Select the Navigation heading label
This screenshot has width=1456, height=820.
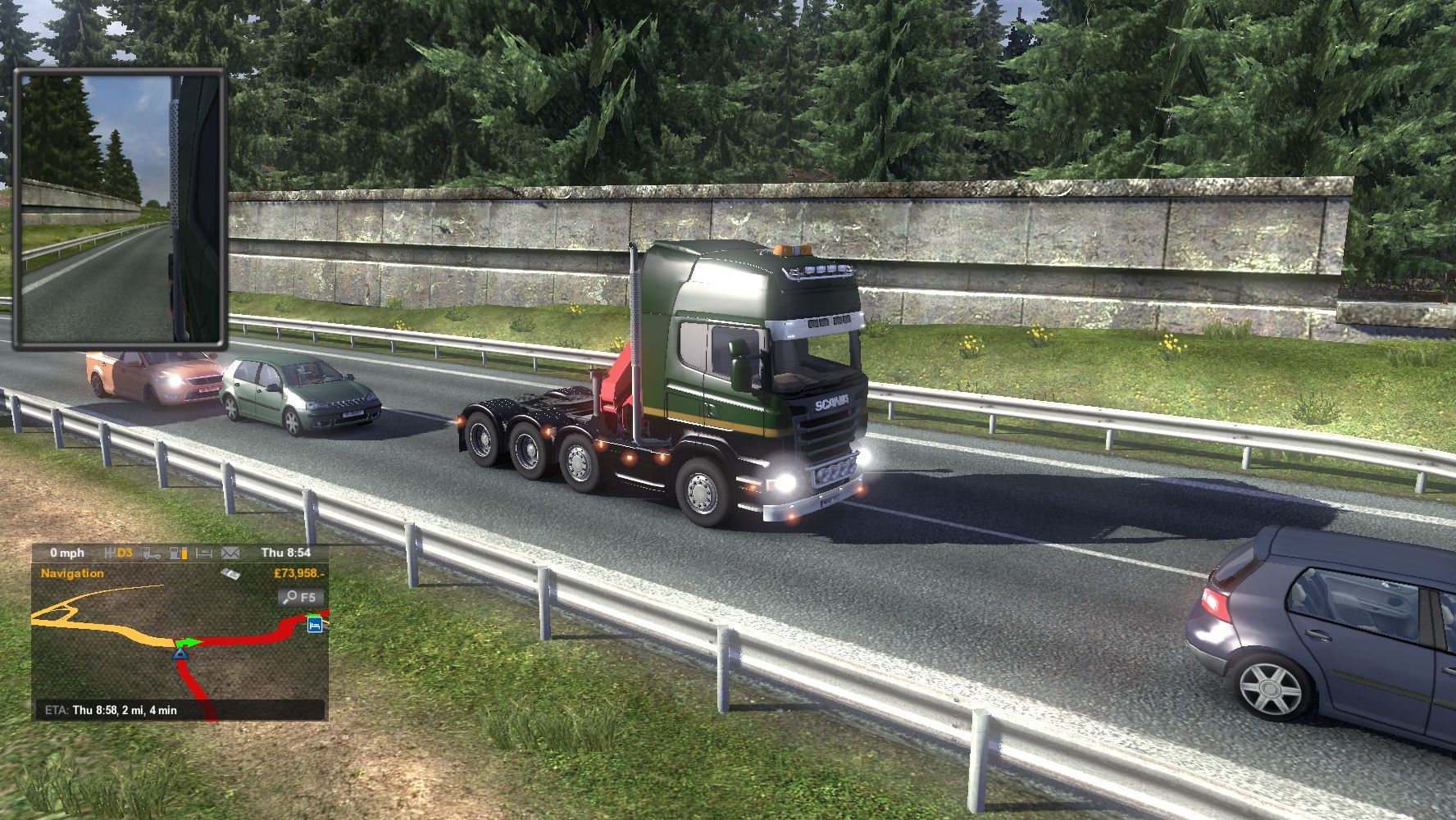[x=72, y=573]
